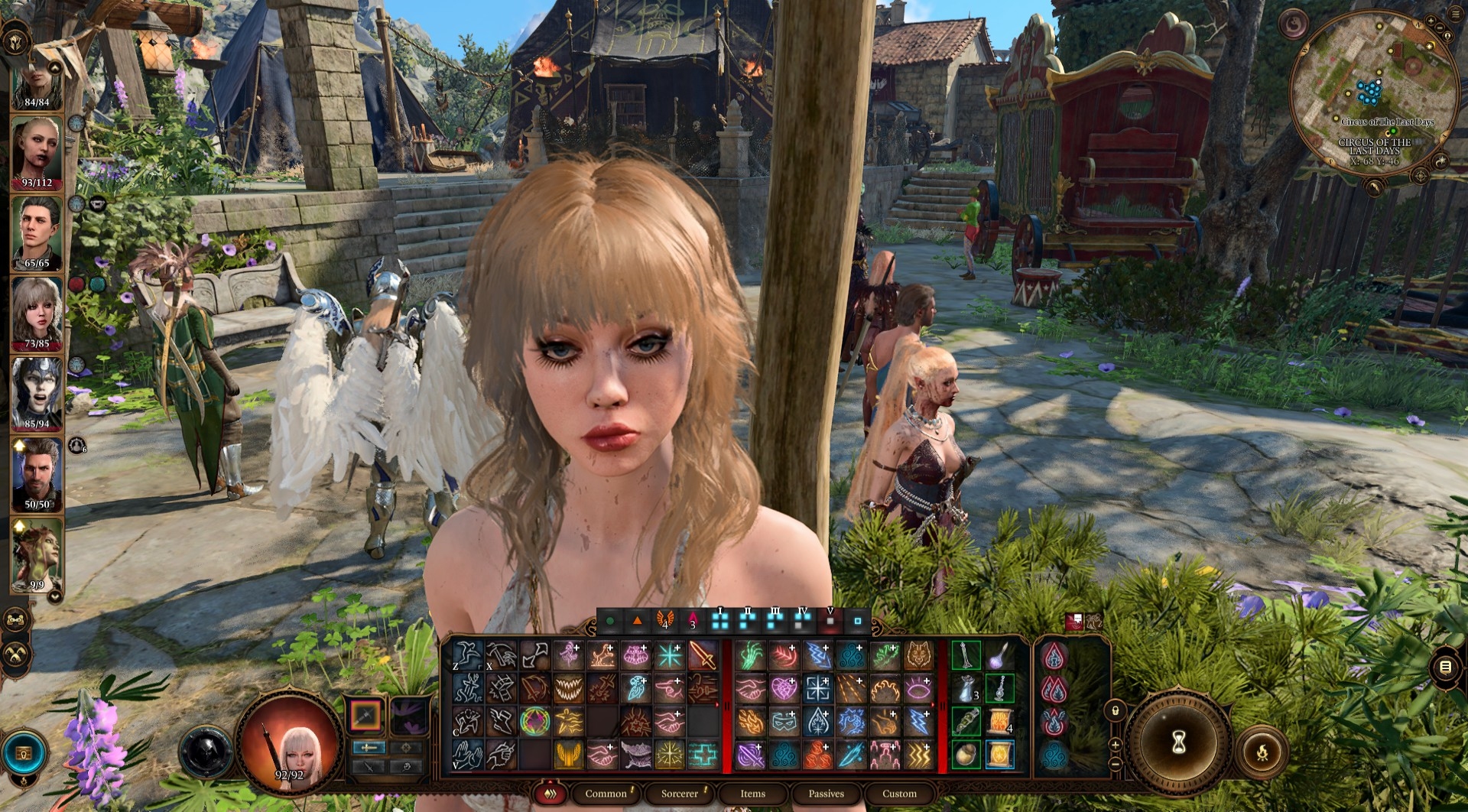Use the wolf head ability icon
Screen dimensions: 1468x812
tap(918, 655)
